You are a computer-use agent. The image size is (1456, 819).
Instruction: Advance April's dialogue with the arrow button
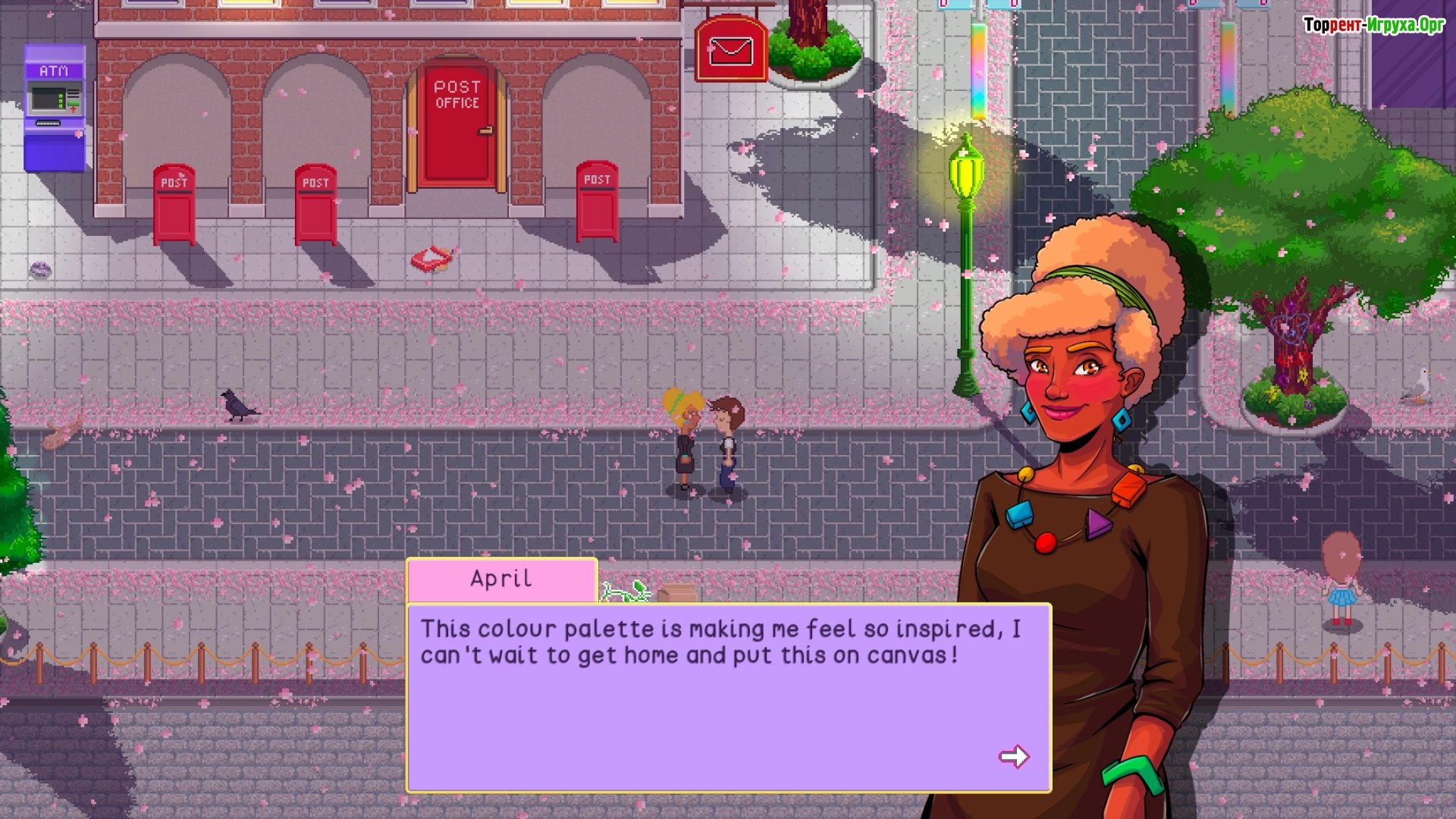click(x=1013, y=756)
